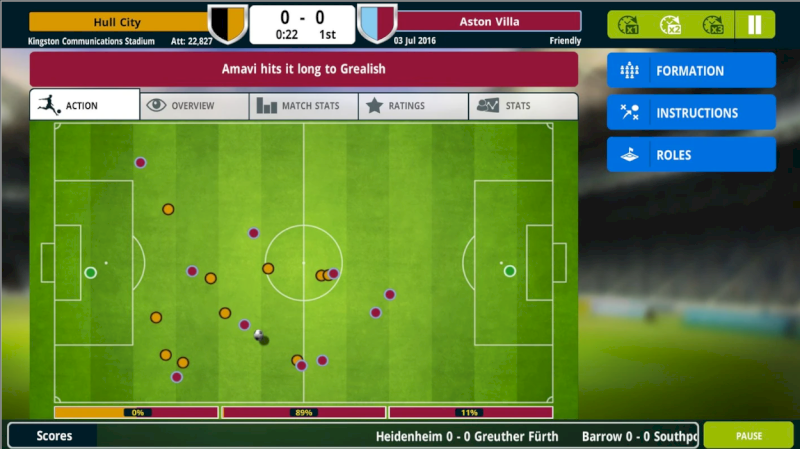Open team Instructions

click(x=691, y=113)
